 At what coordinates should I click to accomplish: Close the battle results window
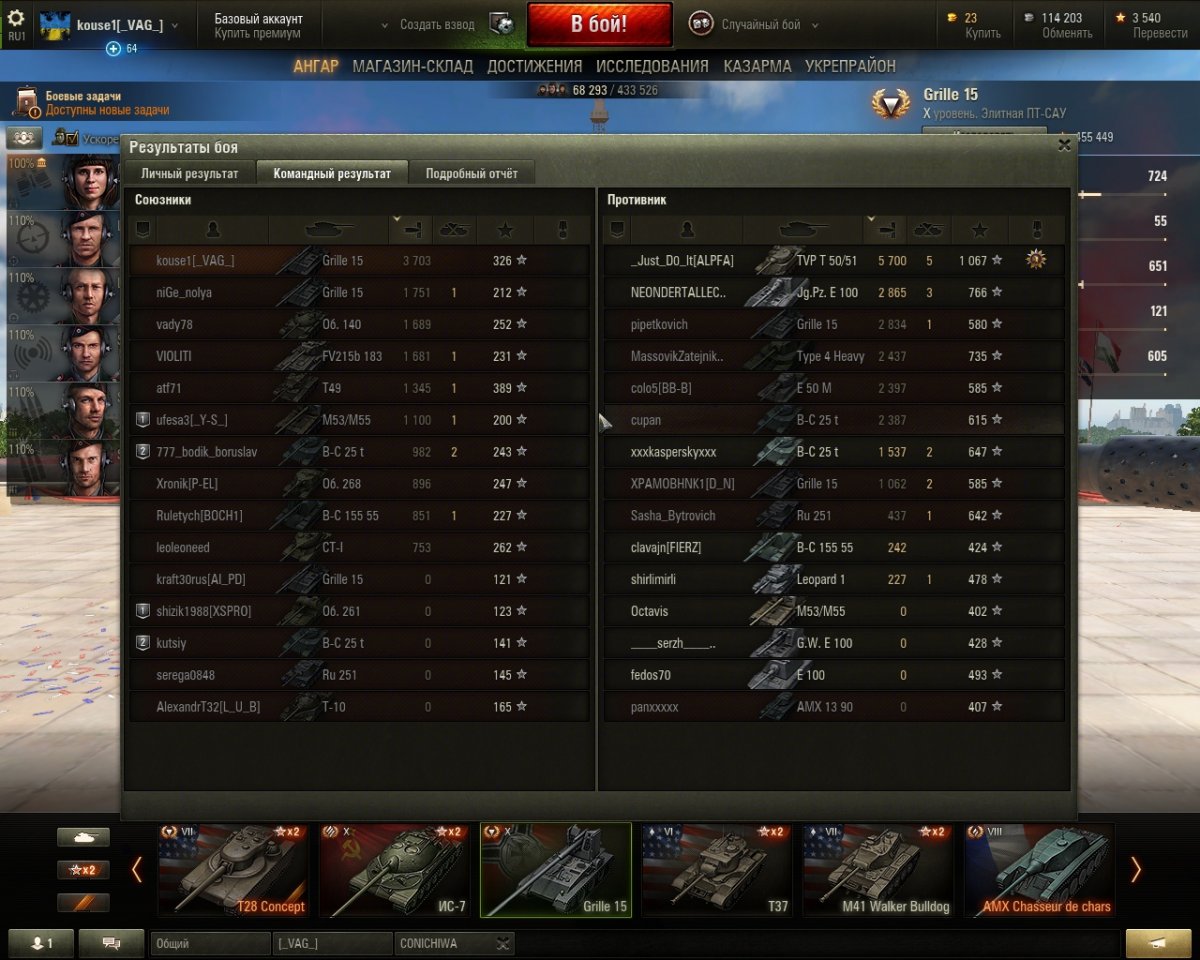1065,145
